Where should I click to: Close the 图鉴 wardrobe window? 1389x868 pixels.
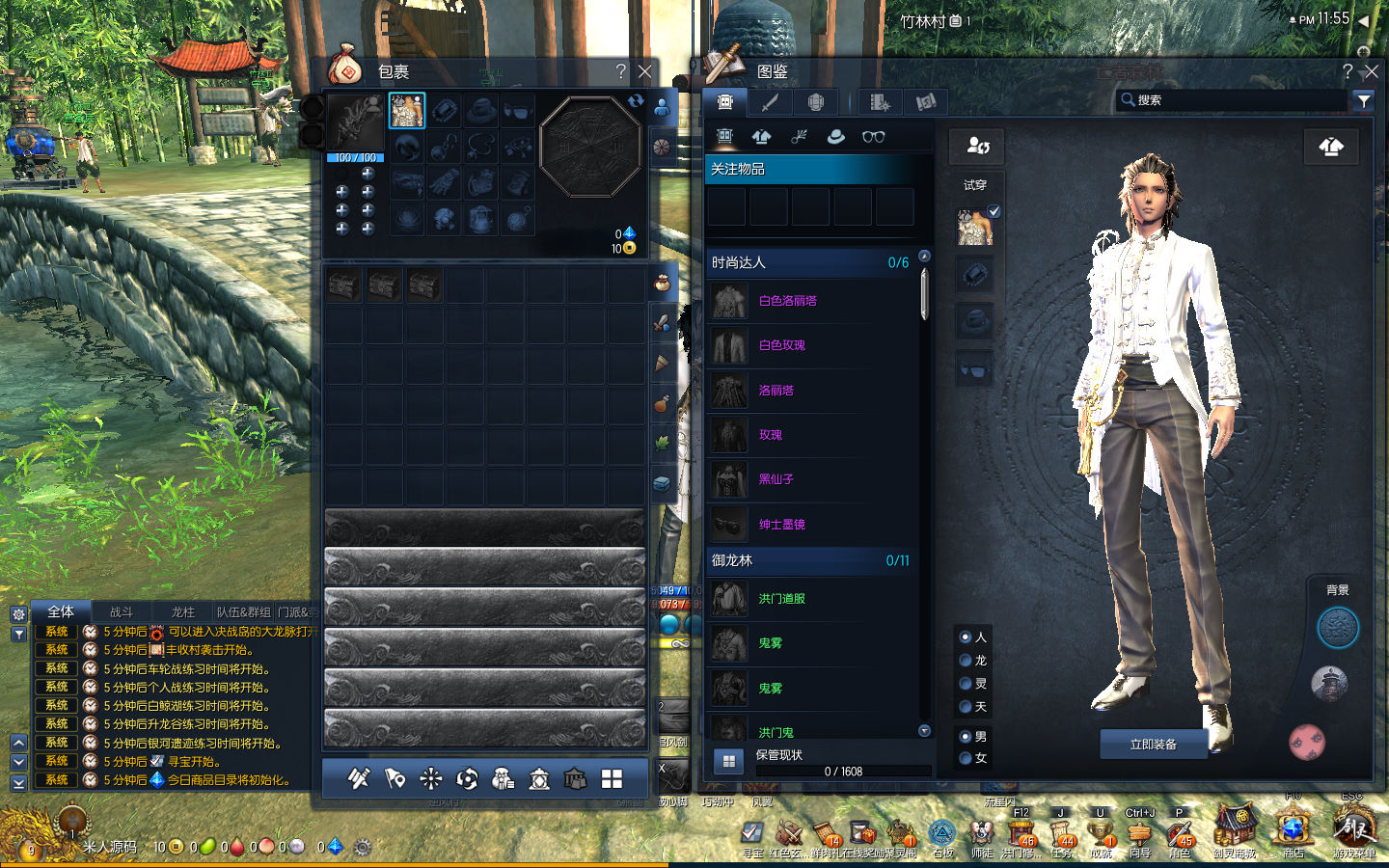(1371, 71)
